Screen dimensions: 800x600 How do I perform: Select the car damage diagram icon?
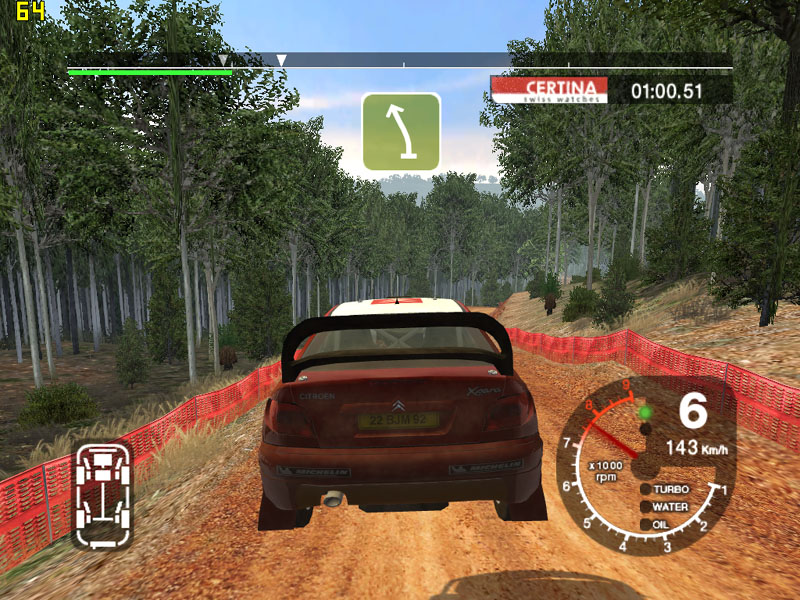(x=102, y=493)
